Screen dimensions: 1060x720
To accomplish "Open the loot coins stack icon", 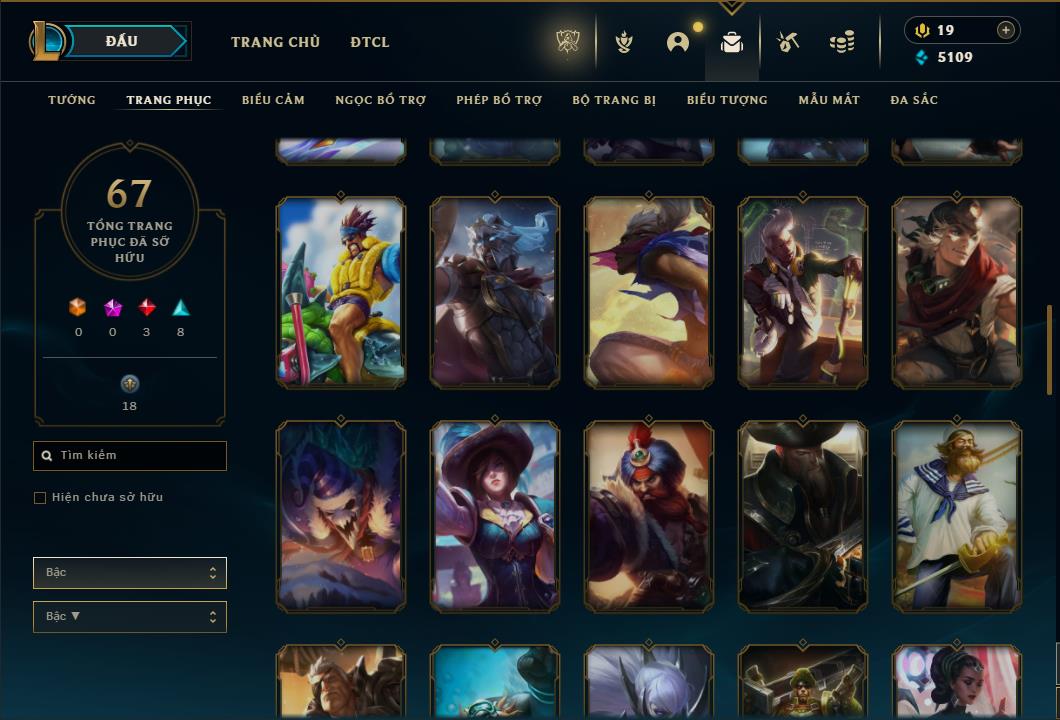I will point(842,42).
